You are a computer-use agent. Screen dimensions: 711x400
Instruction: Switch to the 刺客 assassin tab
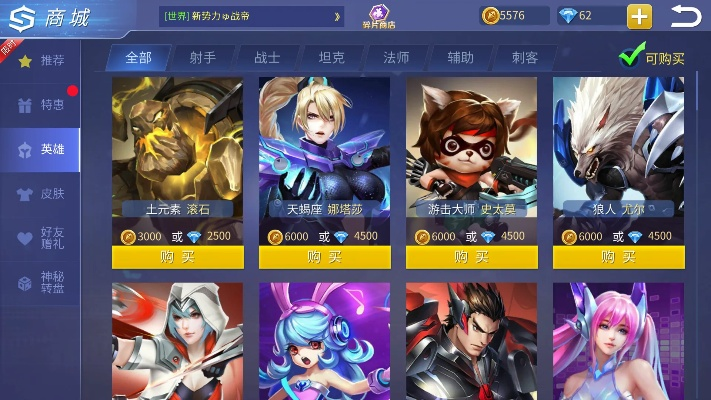click(526, 58)
